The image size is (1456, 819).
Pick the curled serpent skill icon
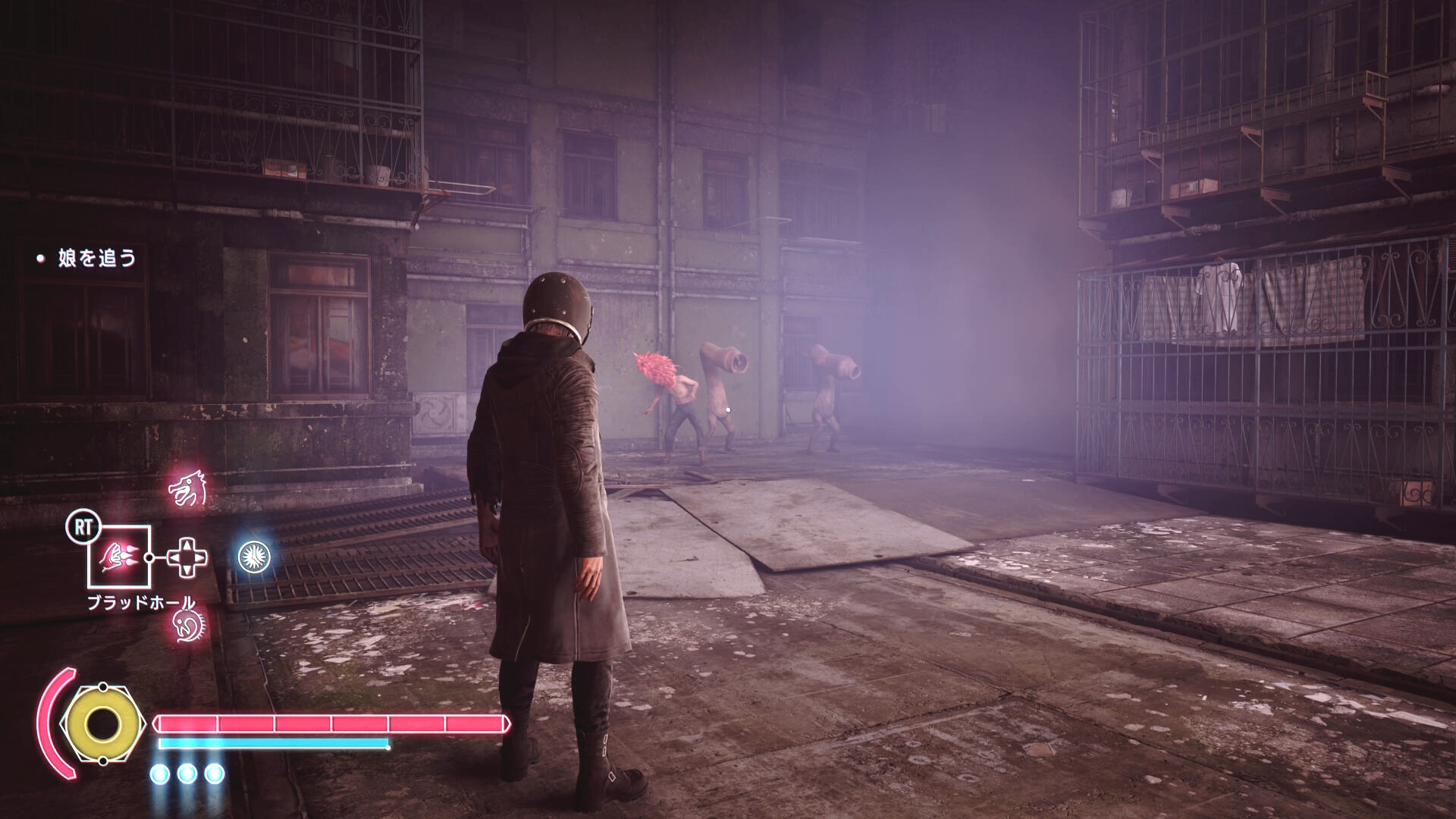pyautogui.click(x=187, y=625)
